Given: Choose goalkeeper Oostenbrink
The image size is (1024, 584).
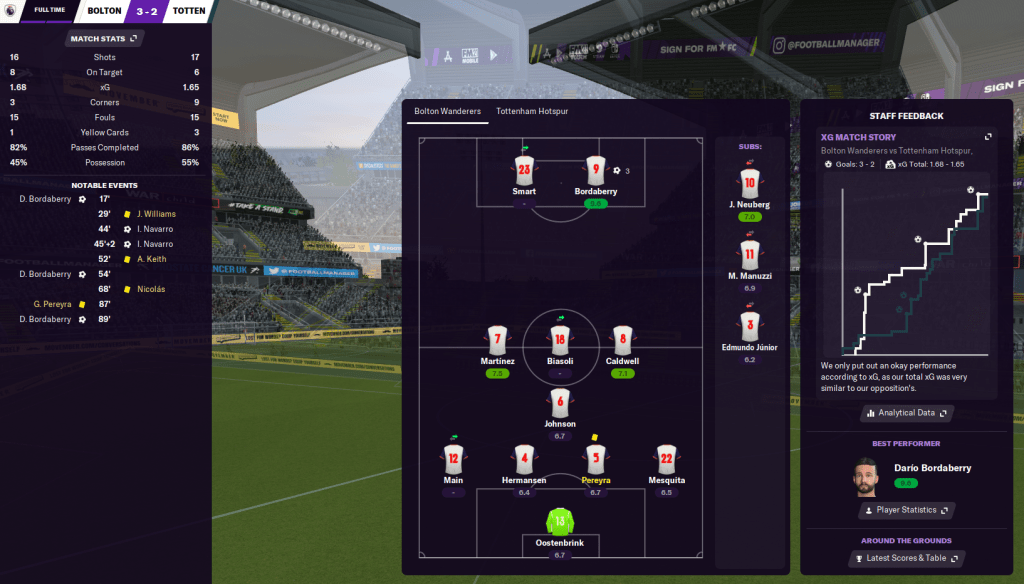Looking at the screenshot, I should click(560, 522).
